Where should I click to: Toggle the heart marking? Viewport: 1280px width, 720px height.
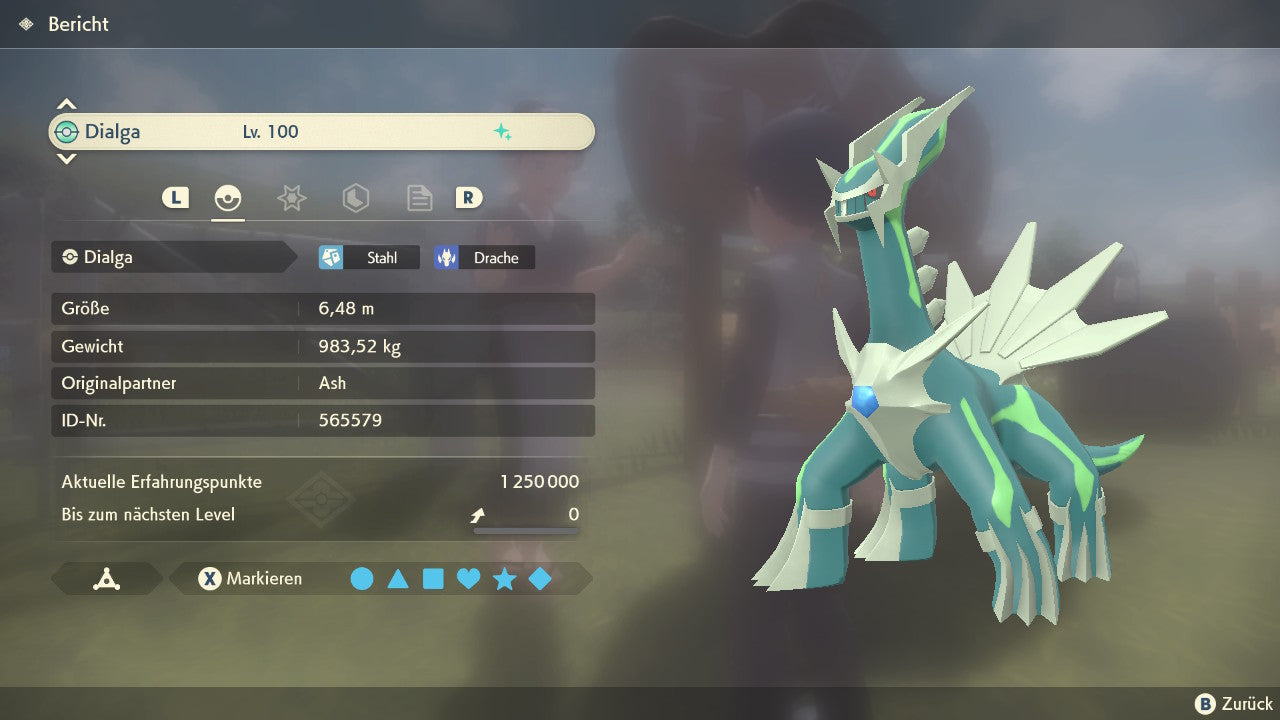468,579
